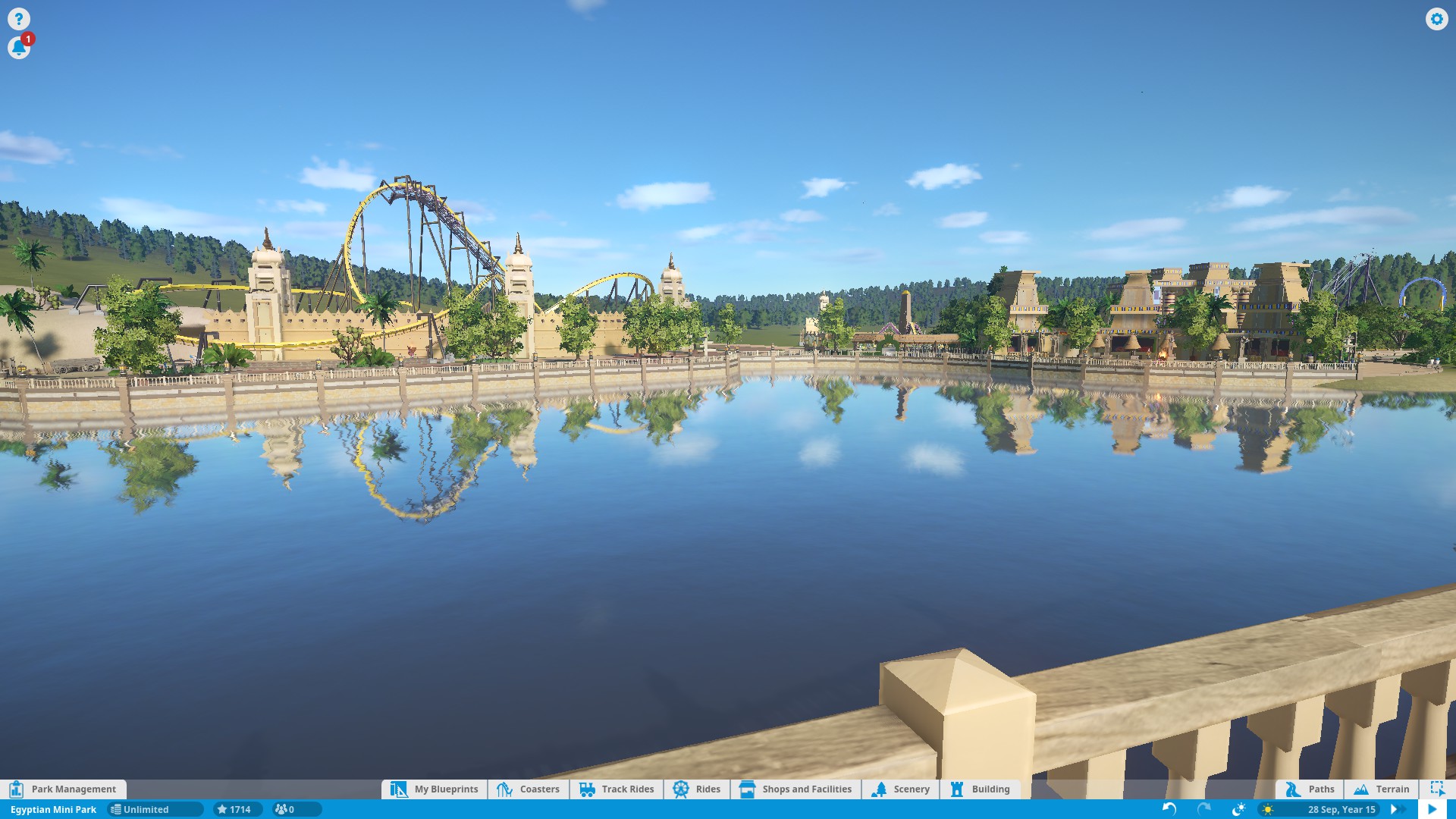Open Shops and Facilities
This screenshot has height=819, width=1456.
(x=796, y=789)
